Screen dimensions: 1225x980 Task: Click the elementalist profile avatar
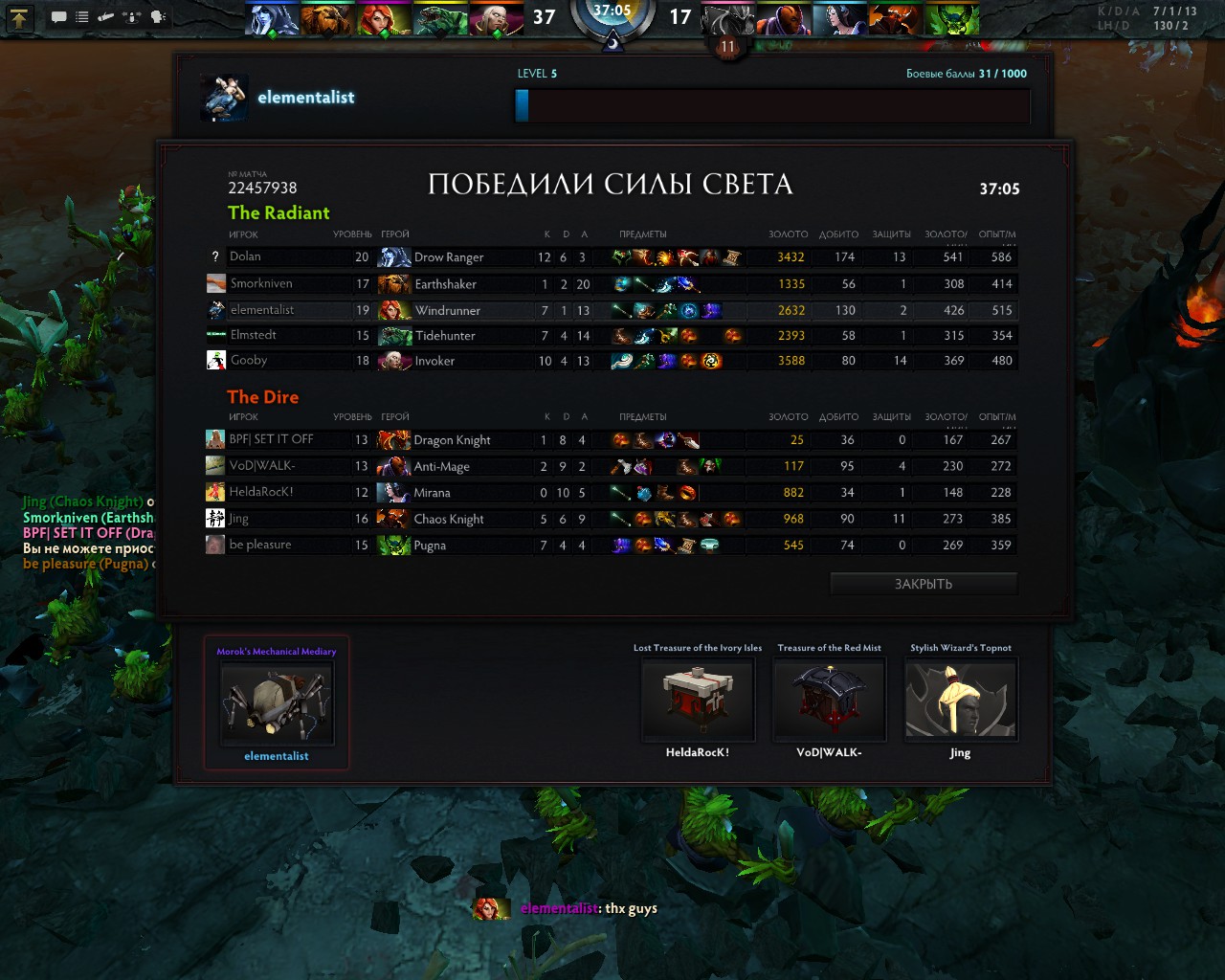point(224,98)
